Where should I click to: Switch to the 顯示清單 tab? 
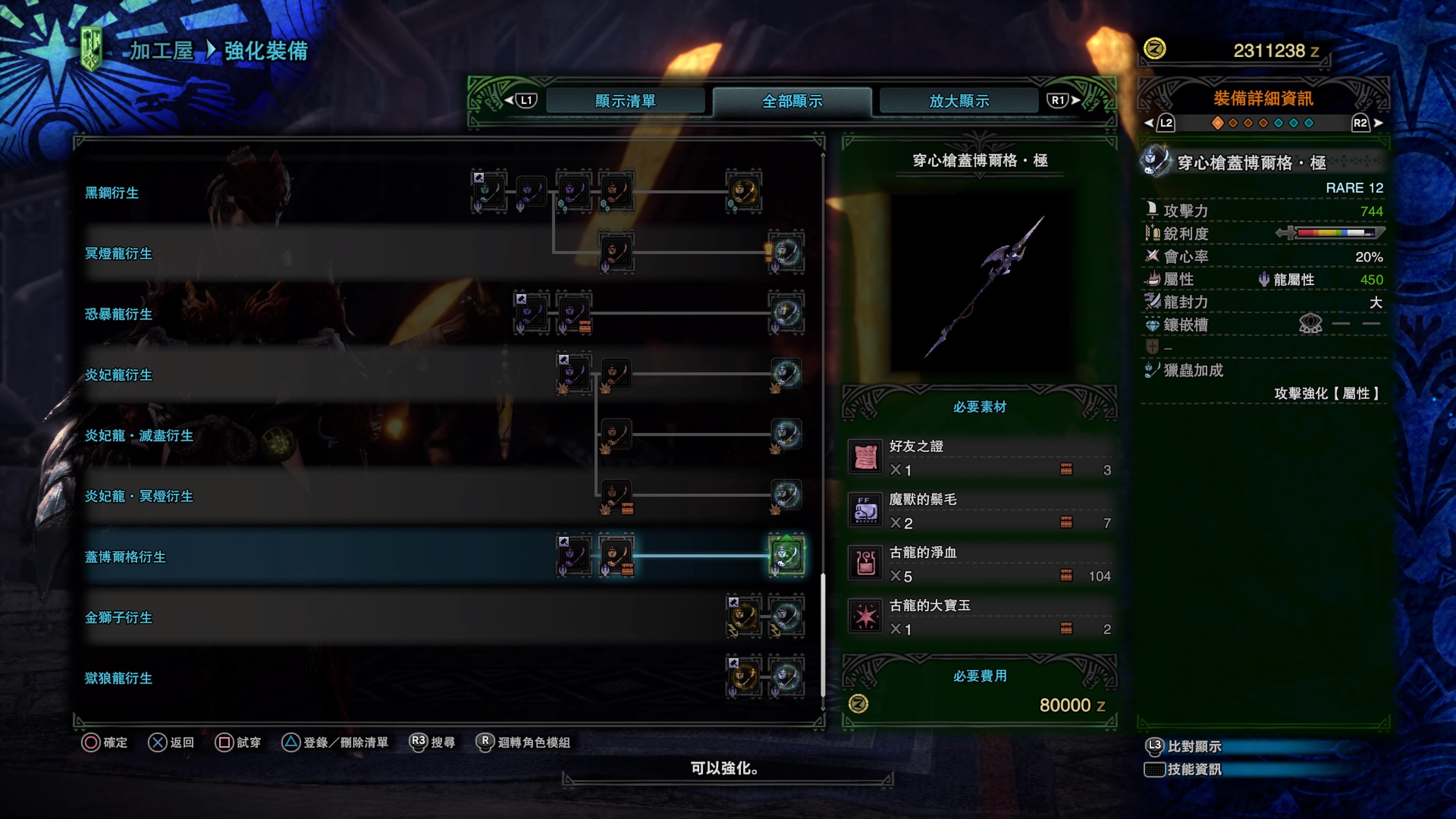pos(624,101)
